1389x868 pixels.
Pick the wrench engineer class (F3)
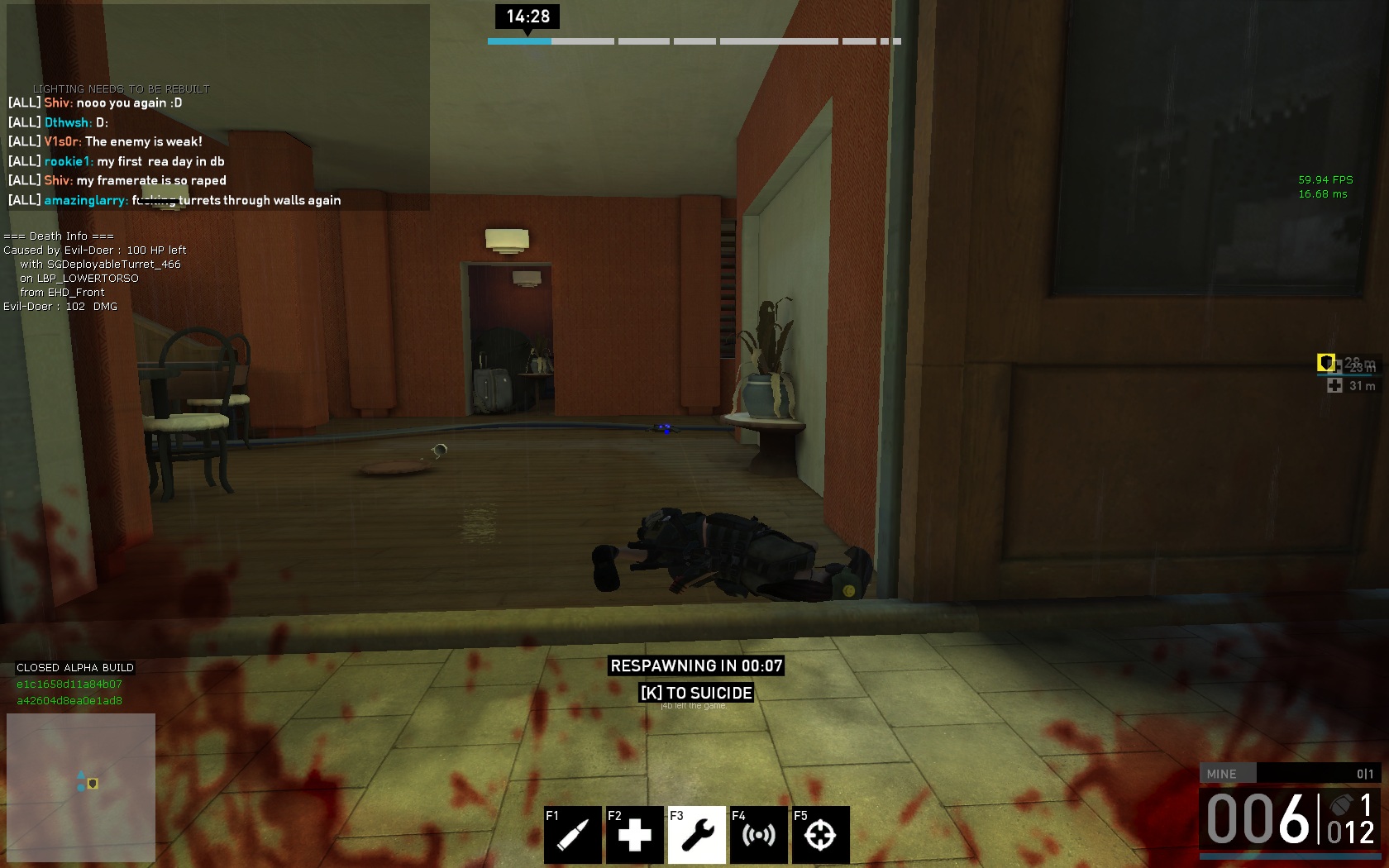(697, 834)
